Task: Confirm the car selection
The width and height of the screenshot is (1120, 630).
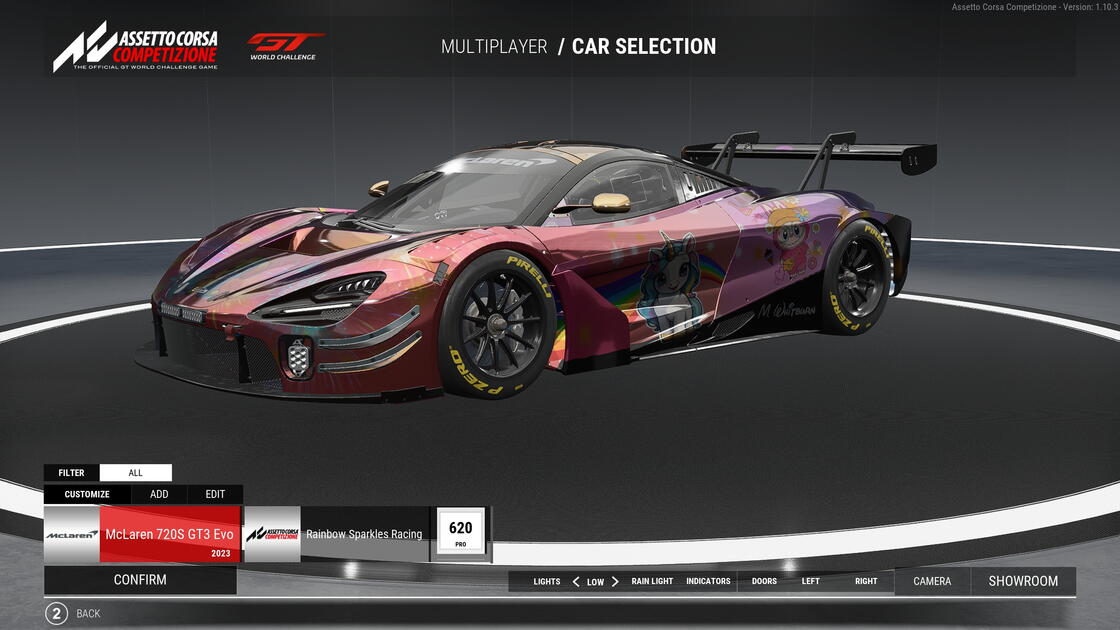Action: pos(140,580)
